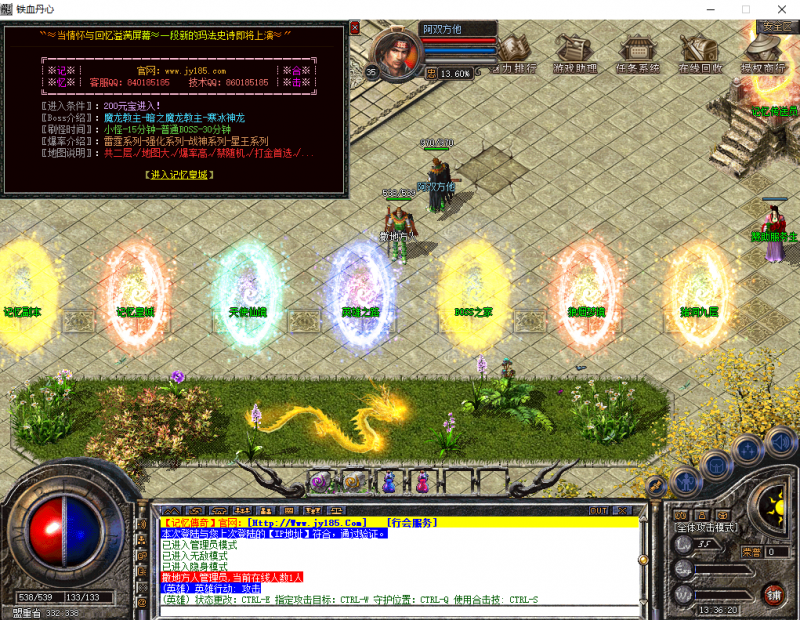Toggle the 全体攻击模式 attack mode label
Screen dimensions: 800x620
tap(706, 527)
